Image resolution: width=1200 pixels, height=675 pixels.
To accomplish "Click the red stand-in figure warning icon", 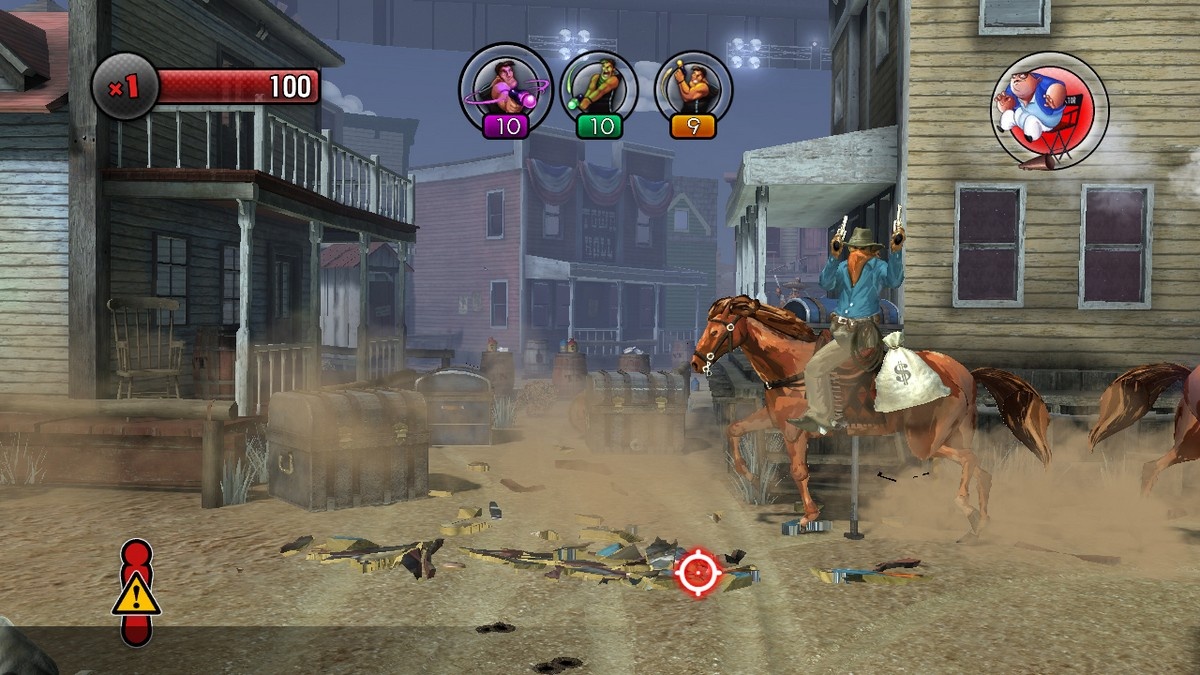I will click(x=136, y=593).
